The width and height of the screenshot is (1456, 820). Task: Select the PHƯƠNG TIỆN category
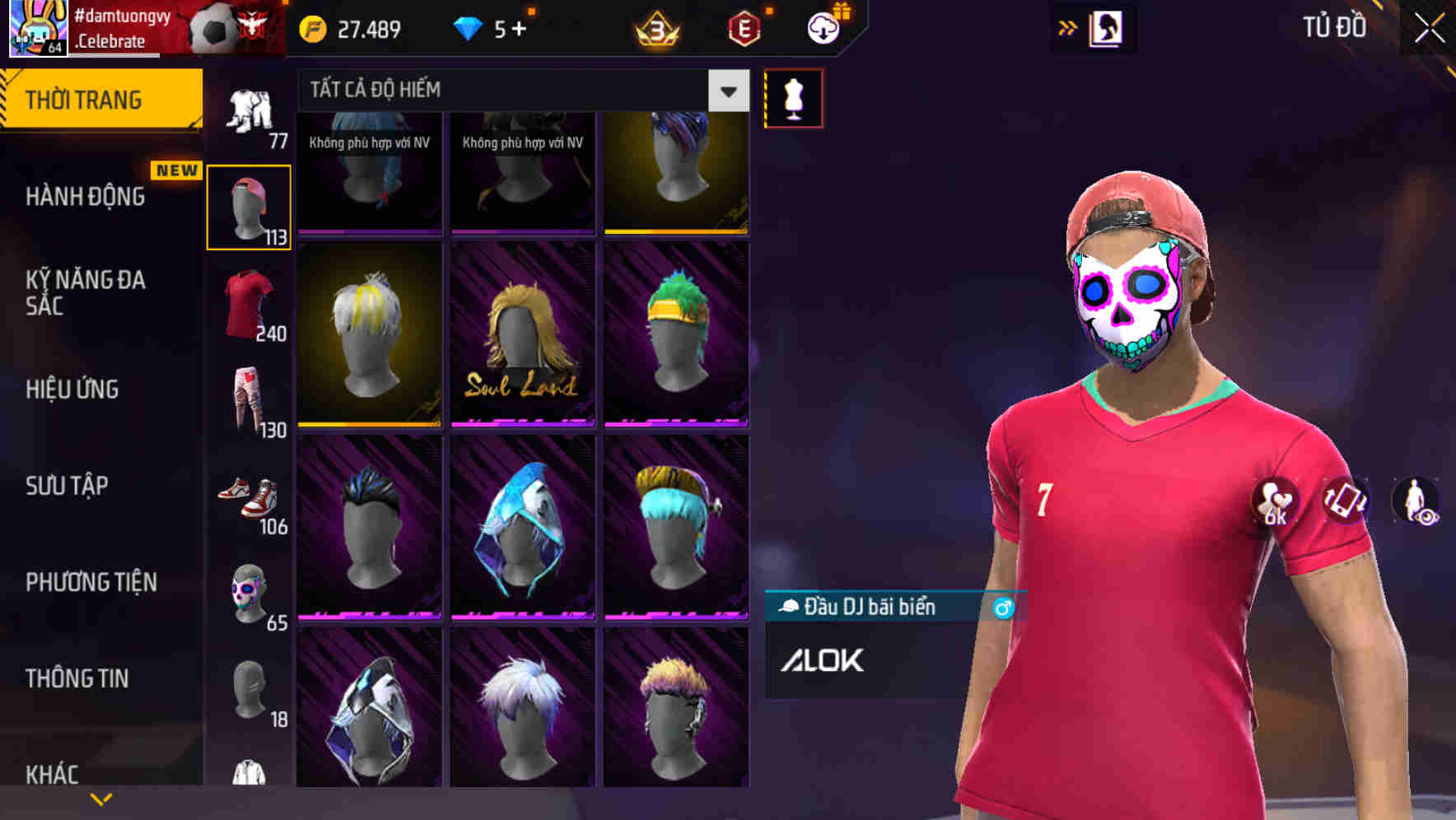tap(91, 582)
